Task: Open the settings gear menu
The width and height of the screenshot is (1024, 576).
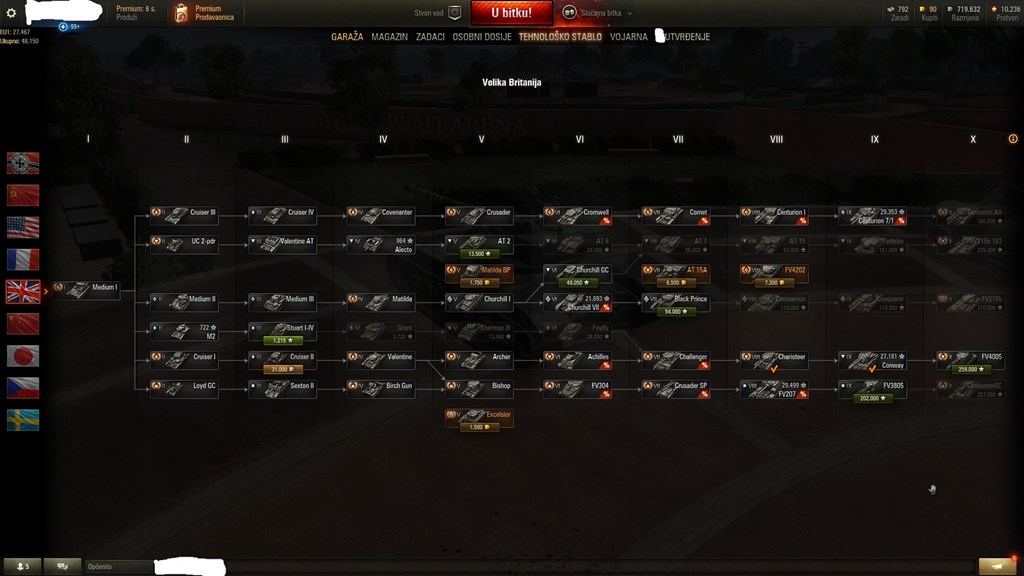Action: click(x=12, y=13)
